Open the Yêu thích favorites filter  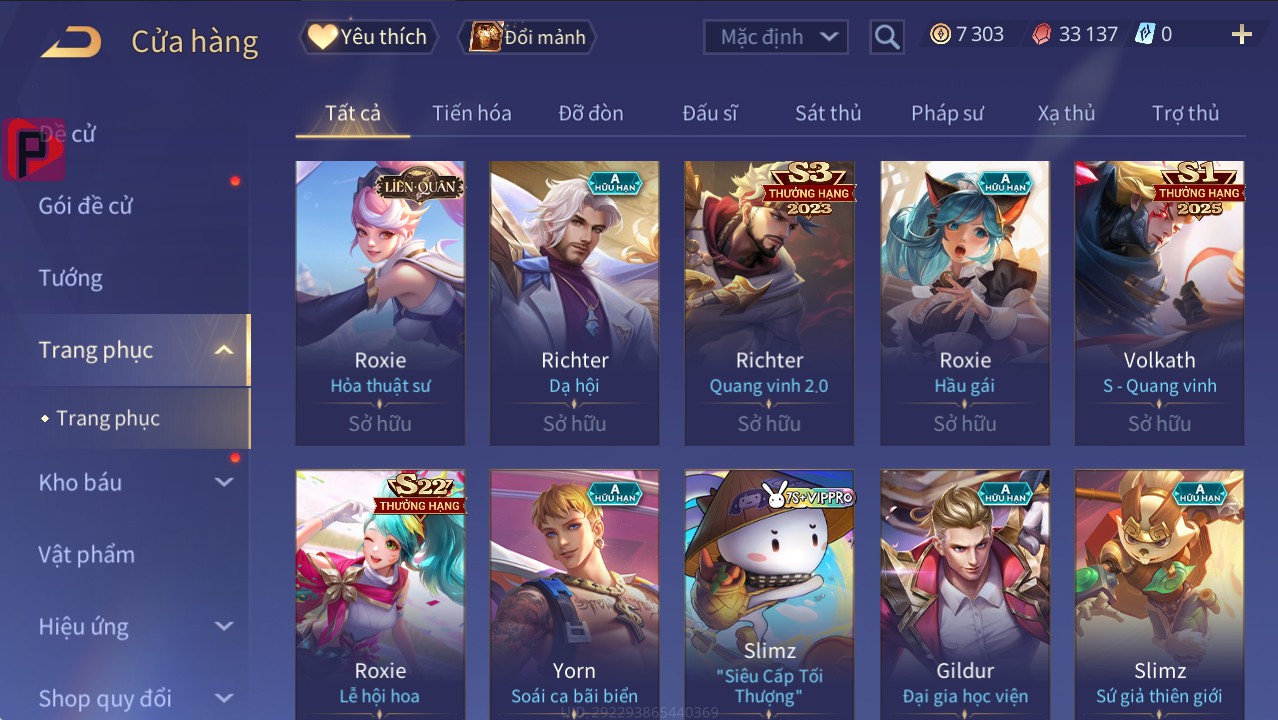[x=367, y=37]
